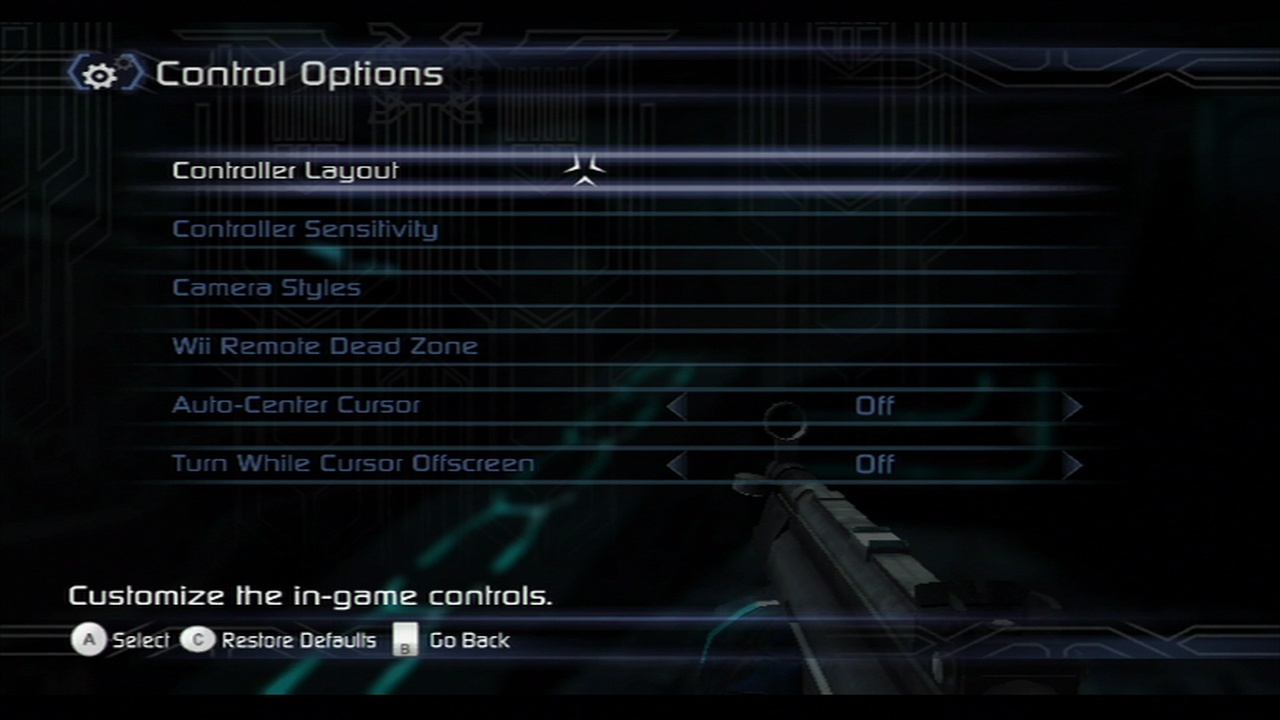1280x720 pixels.
Task: Select the Turn While Cursor Offscreen row label
Action: coord(353,464)
